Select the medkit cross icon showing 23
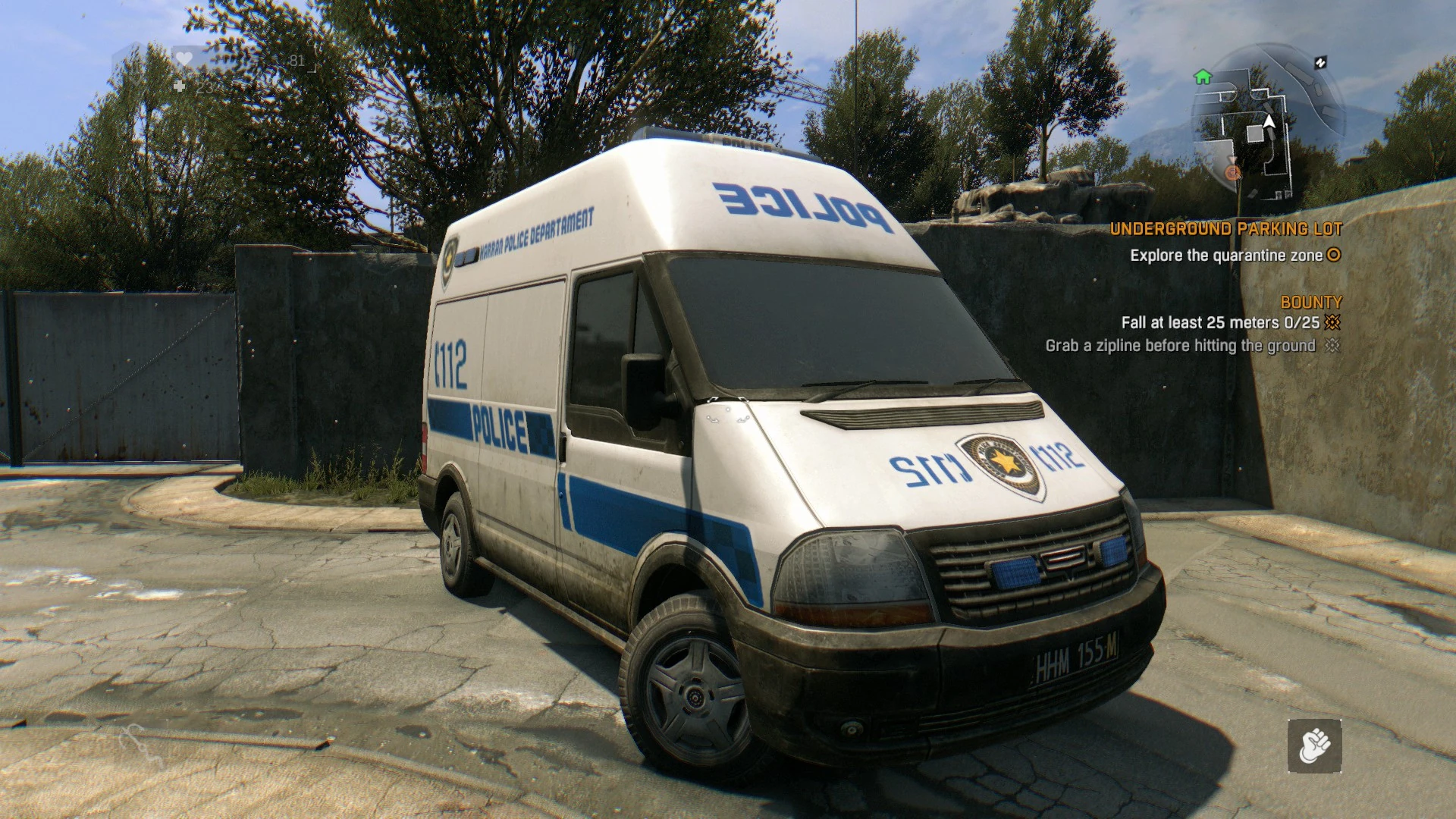1456x819 pixels. click(x=178, y=86)
